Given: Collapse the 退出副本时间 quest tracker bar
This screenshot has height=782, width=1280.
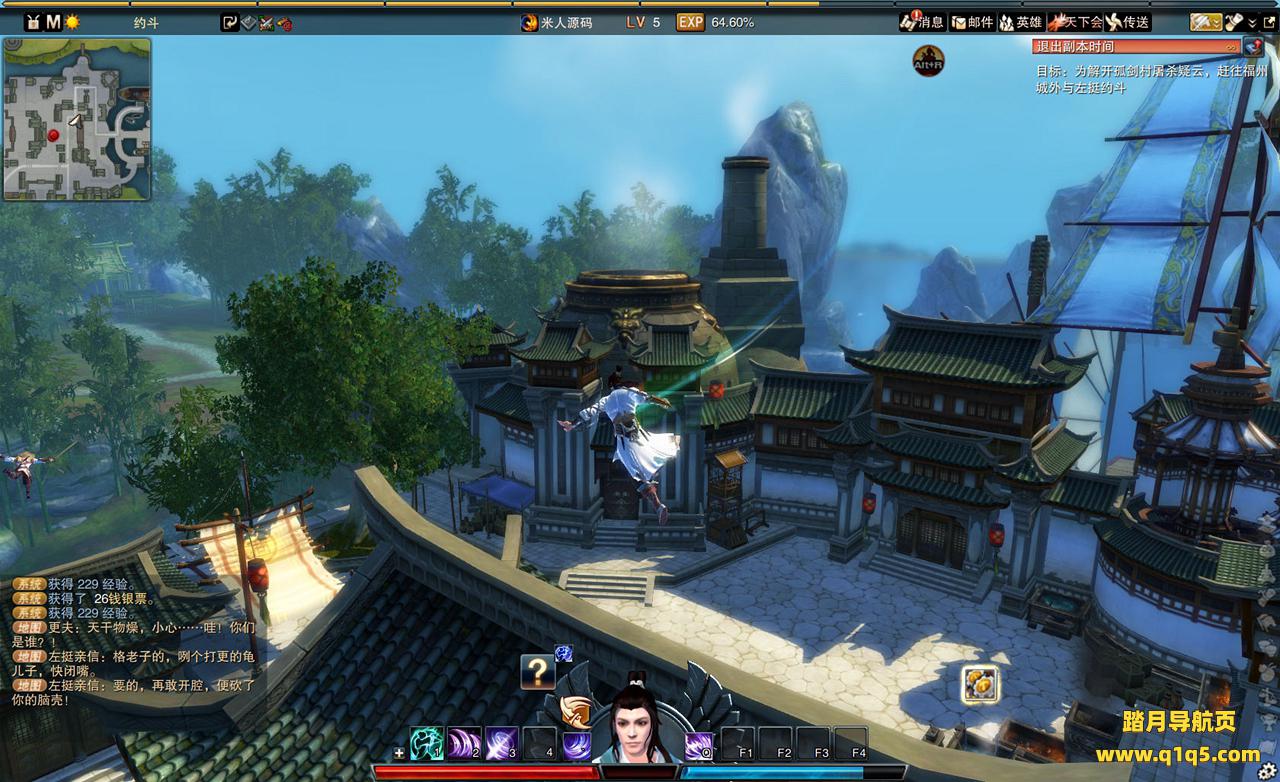Looking at the screenshot, I should 1231,46.
